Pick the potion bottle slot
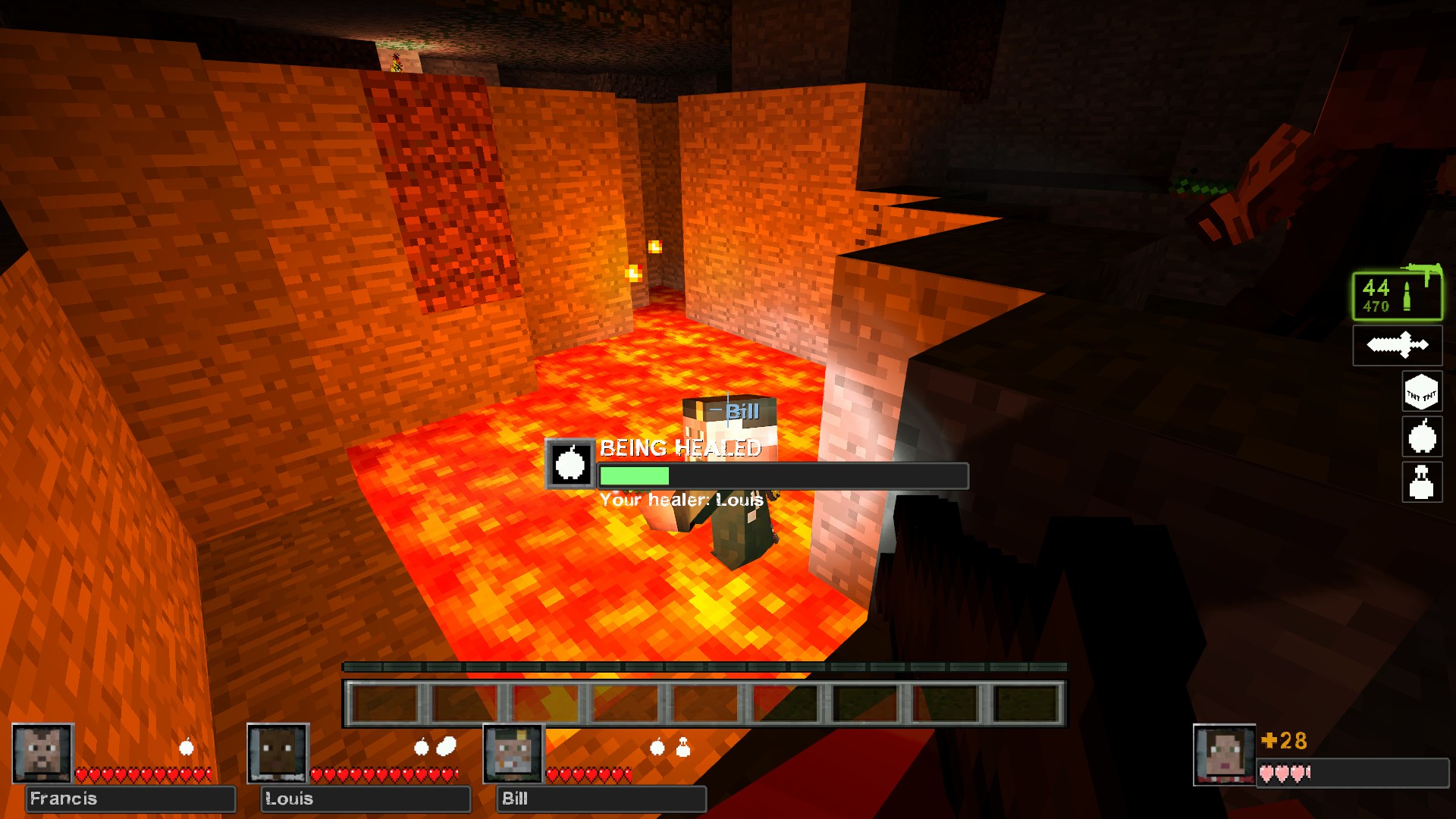The width and height of the screenshot is (1456, 819). (x=1421, y=482)
